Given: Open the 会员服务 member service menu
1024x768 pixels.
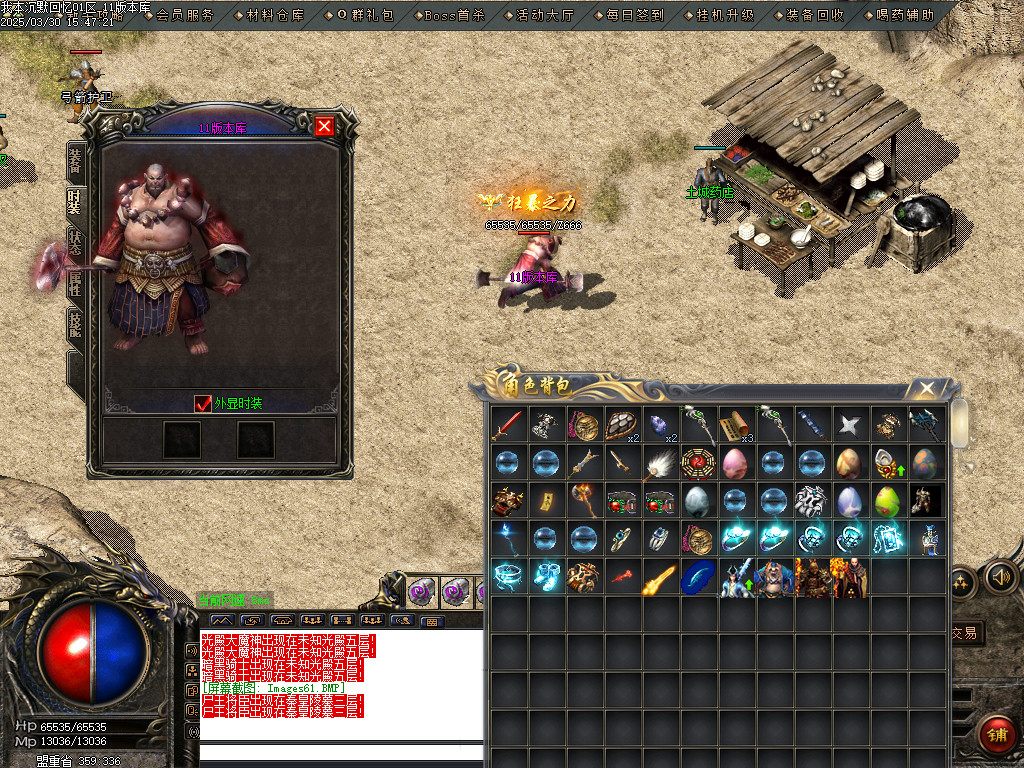Looking at the screenshot, I should [185, 15].
